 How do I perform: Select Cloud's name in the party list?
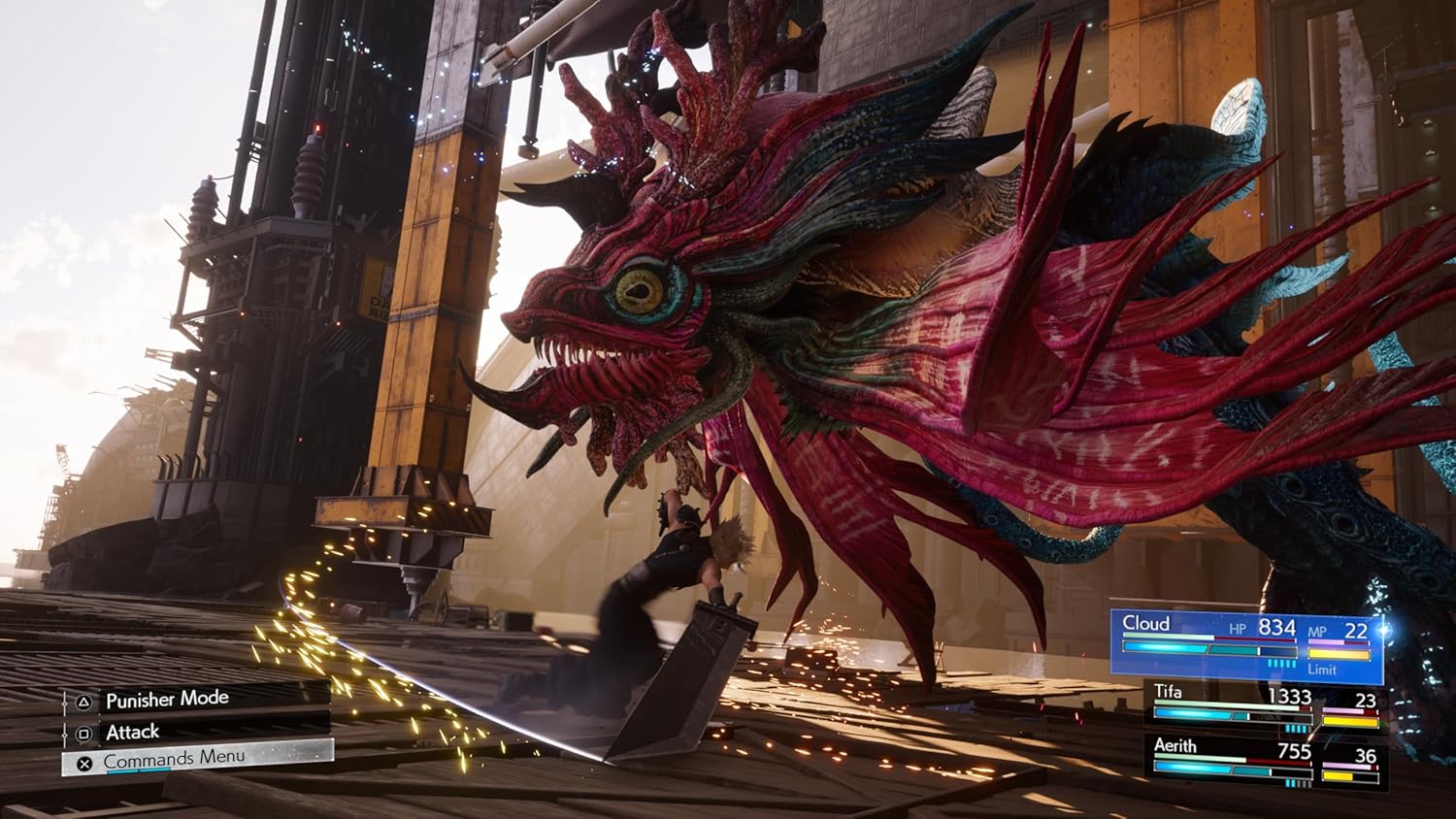[1147, 622]
